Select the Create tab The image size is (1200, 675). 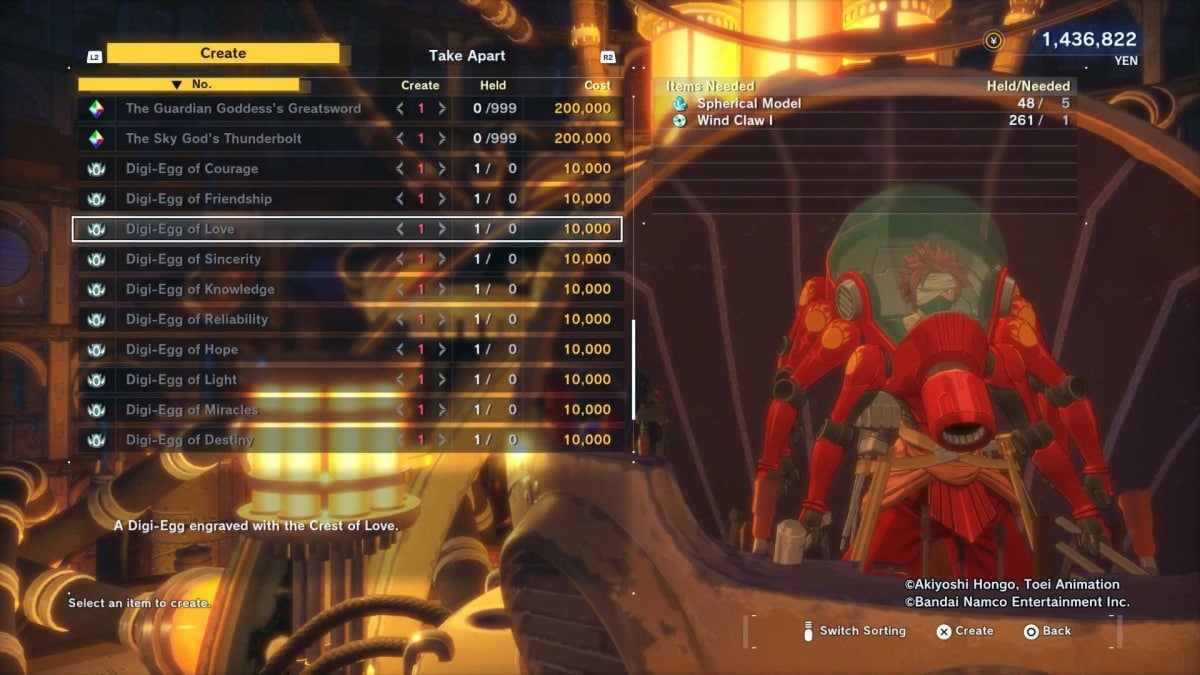tap(223, 54)
